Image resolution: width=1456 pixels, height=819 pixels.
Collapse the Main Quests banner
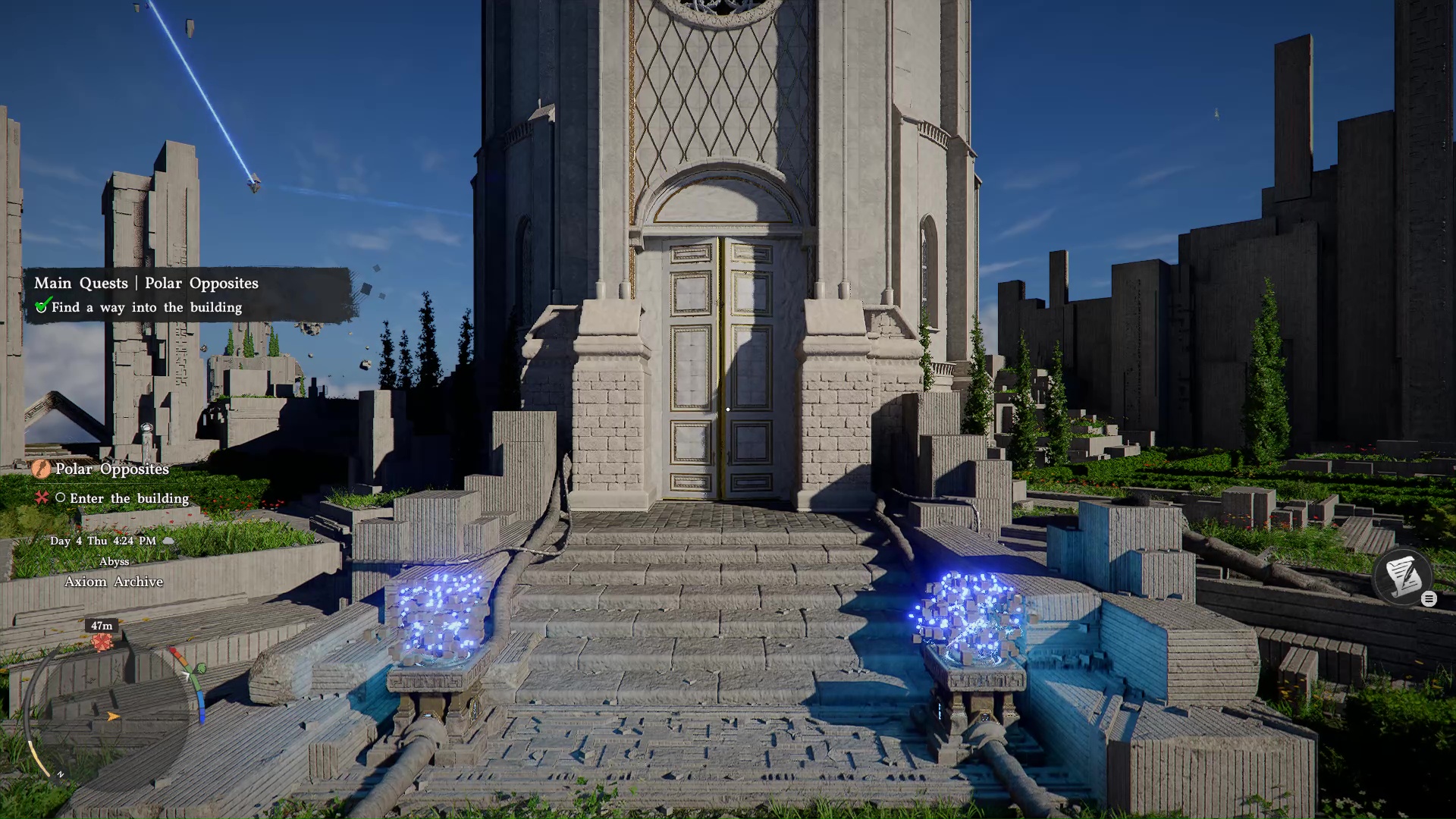[x=147, y=283]
